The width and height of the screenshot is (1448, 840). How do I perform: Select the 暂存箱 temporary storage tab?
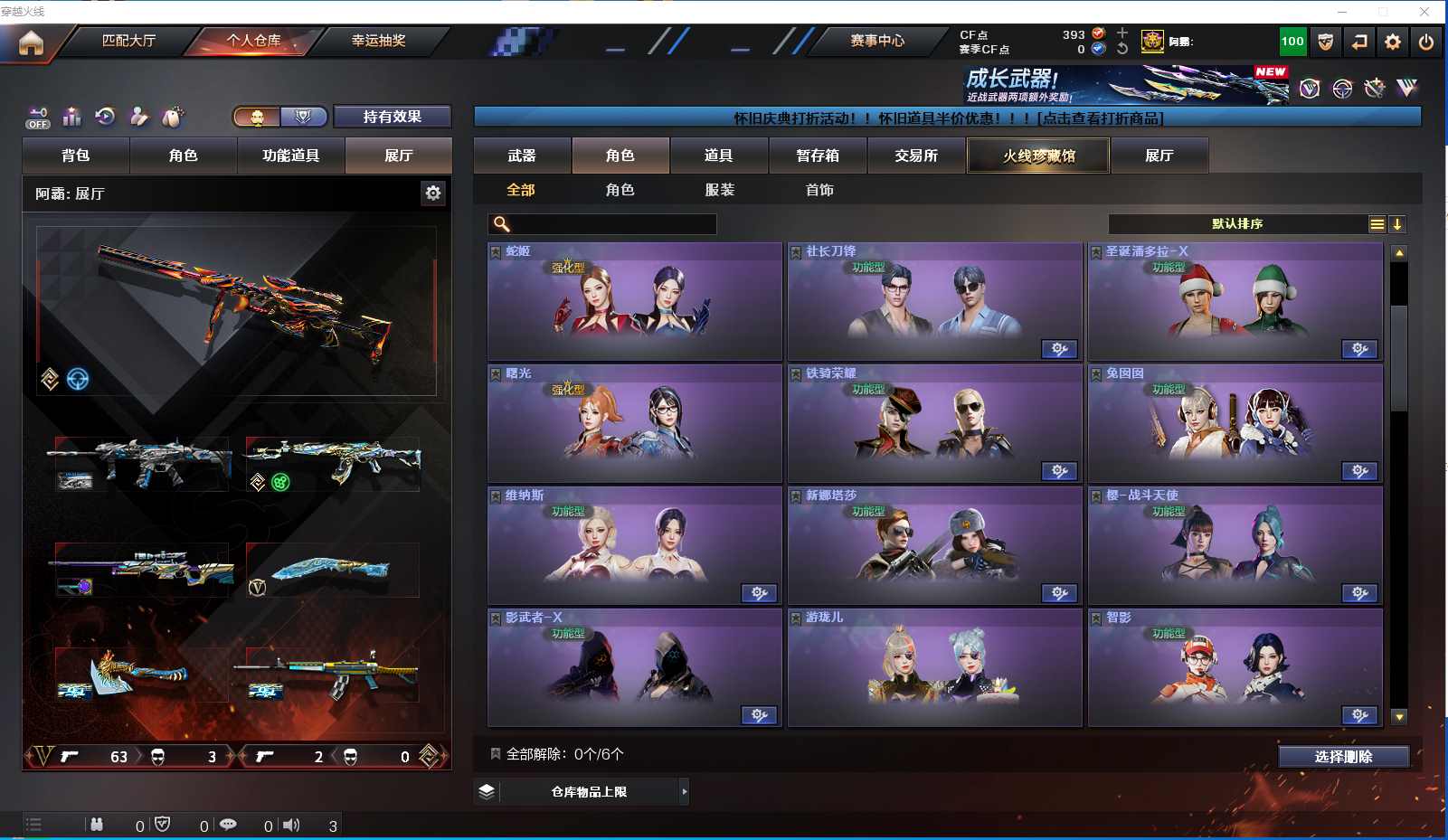(818, 156)
